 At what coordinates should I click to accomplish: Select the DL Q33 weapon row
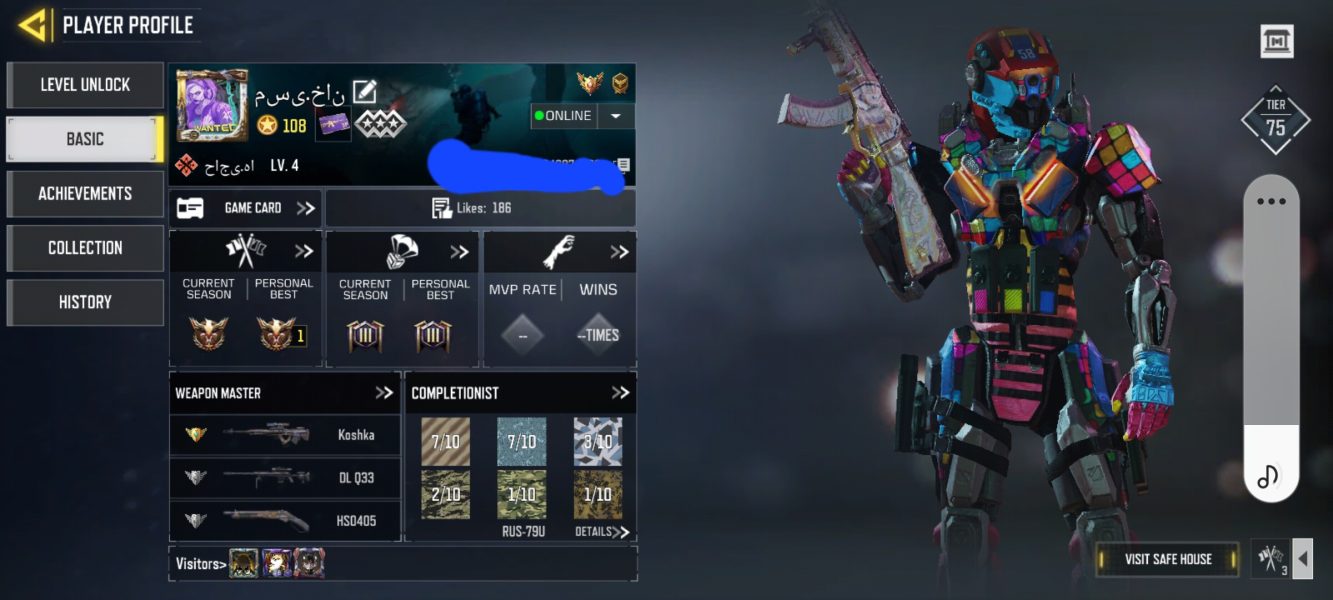point(285,478)
